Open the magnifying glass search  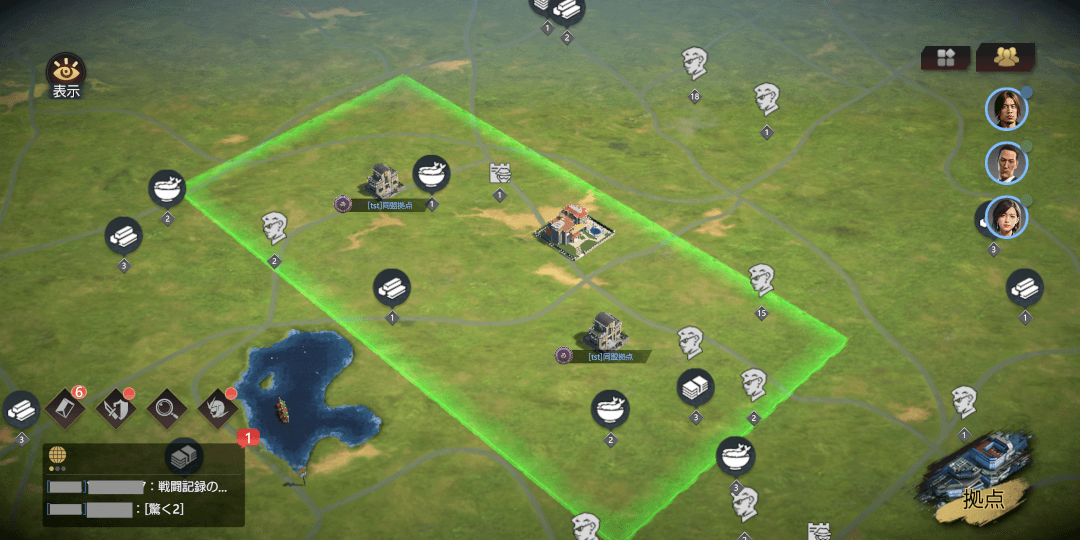(x=166, y=407)
